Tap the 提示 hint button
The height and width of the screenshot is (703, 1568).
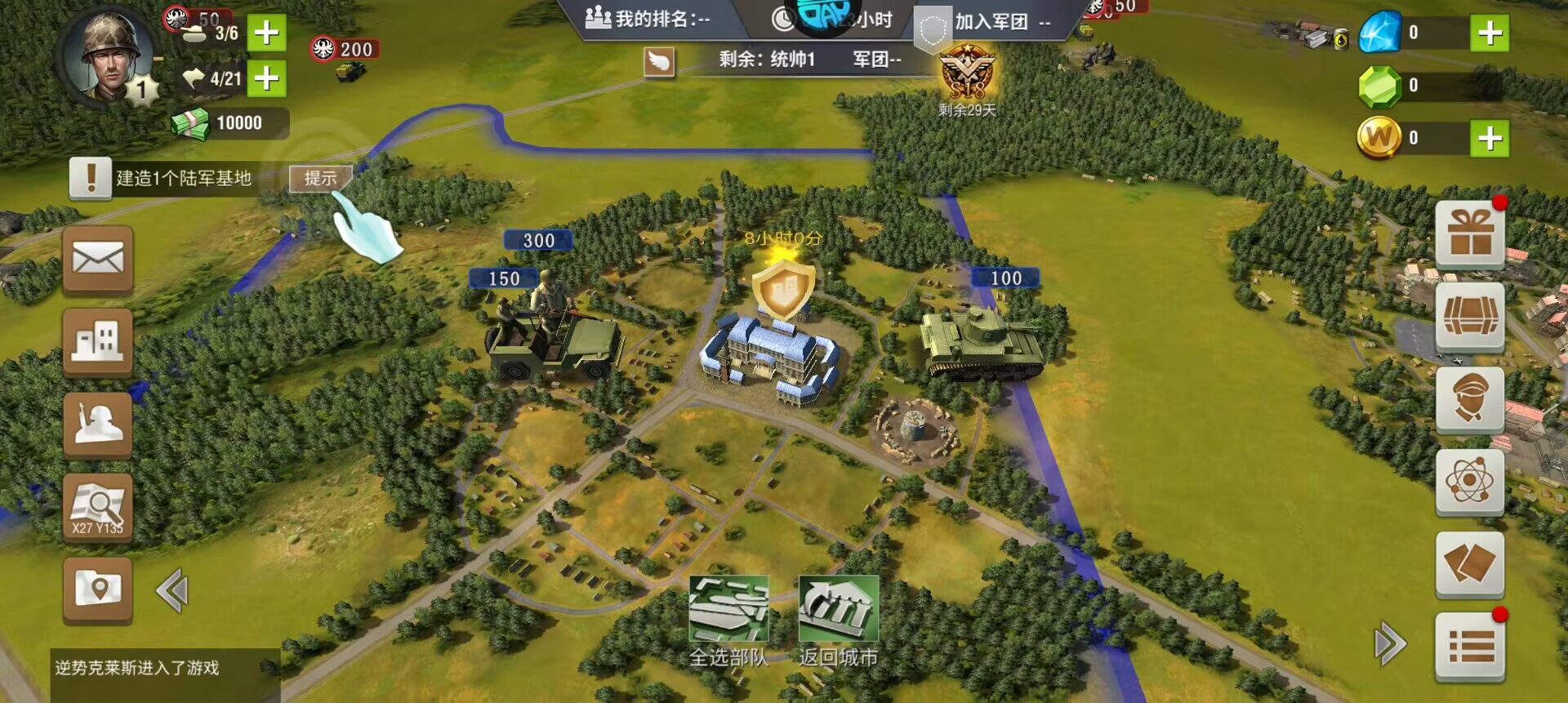[x=320, y=178]
